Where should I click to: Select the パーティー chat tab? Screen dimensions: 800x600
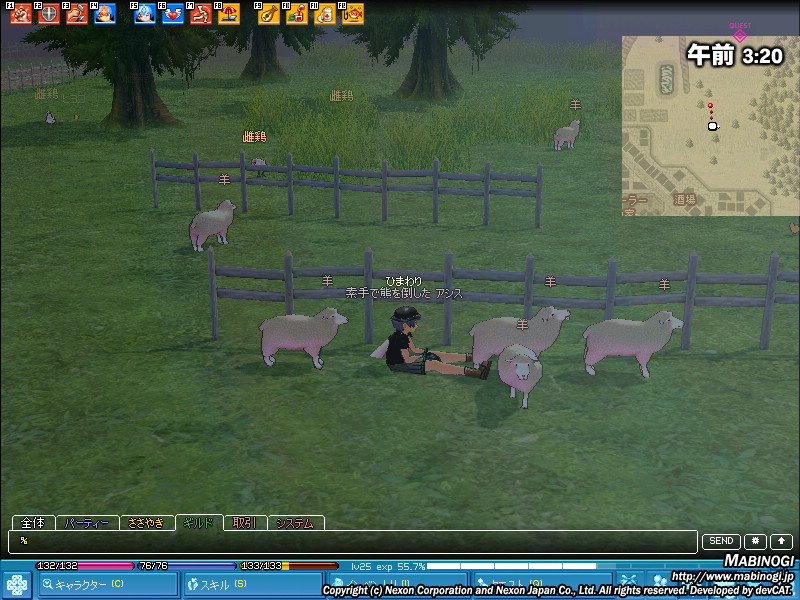87,523
